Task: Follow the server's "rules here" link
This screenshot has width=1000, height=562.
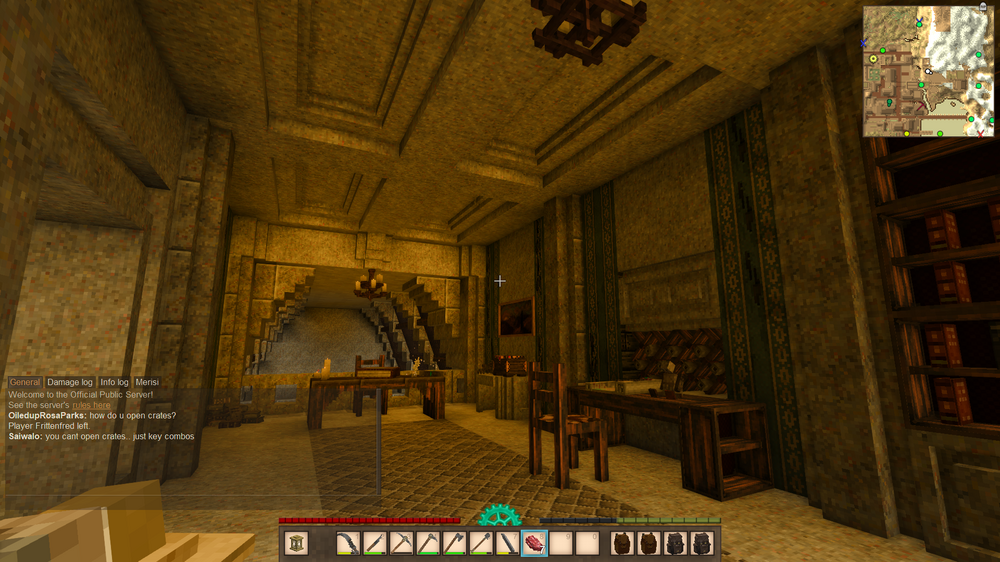Action: [91, 405]
